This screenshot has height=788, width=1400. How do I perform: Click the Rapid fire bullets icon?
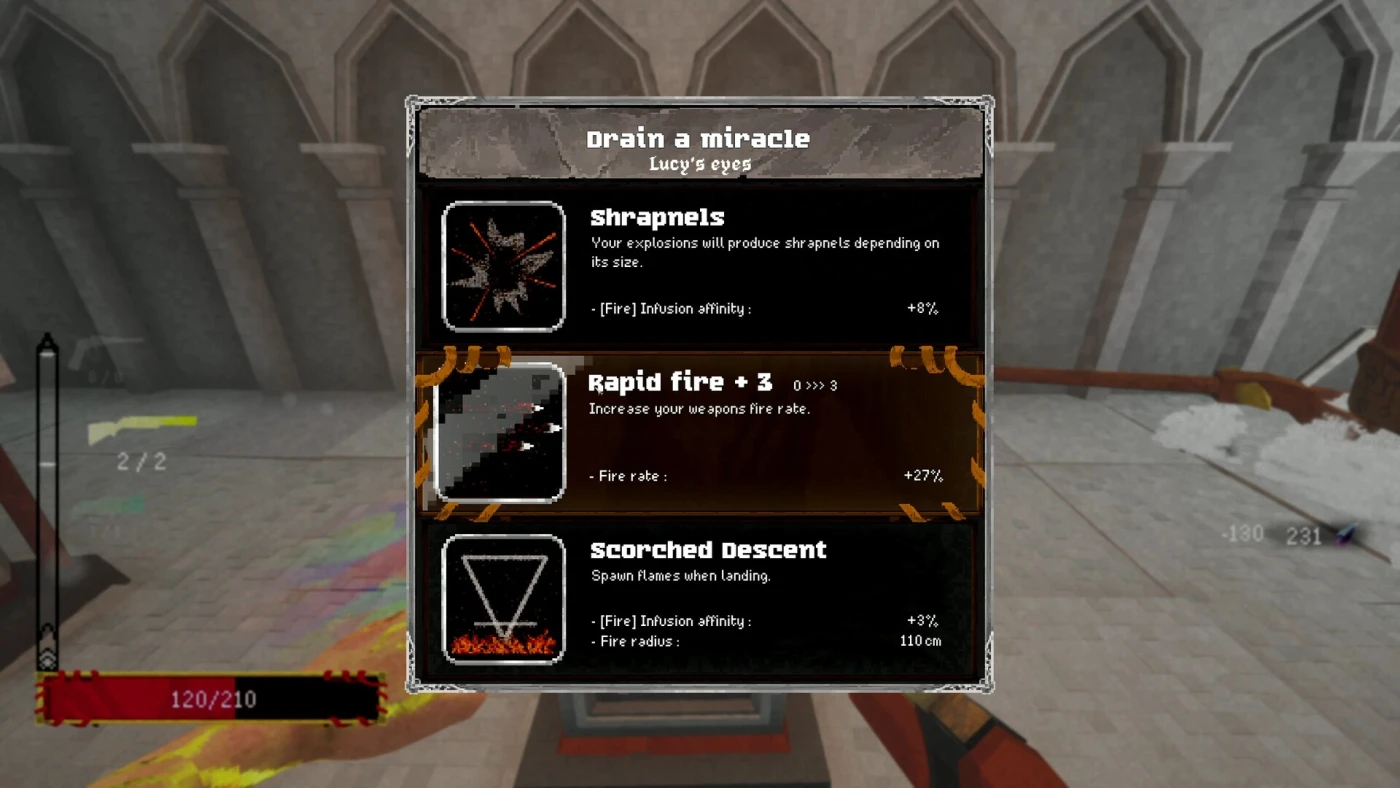(x=501, y=432)
